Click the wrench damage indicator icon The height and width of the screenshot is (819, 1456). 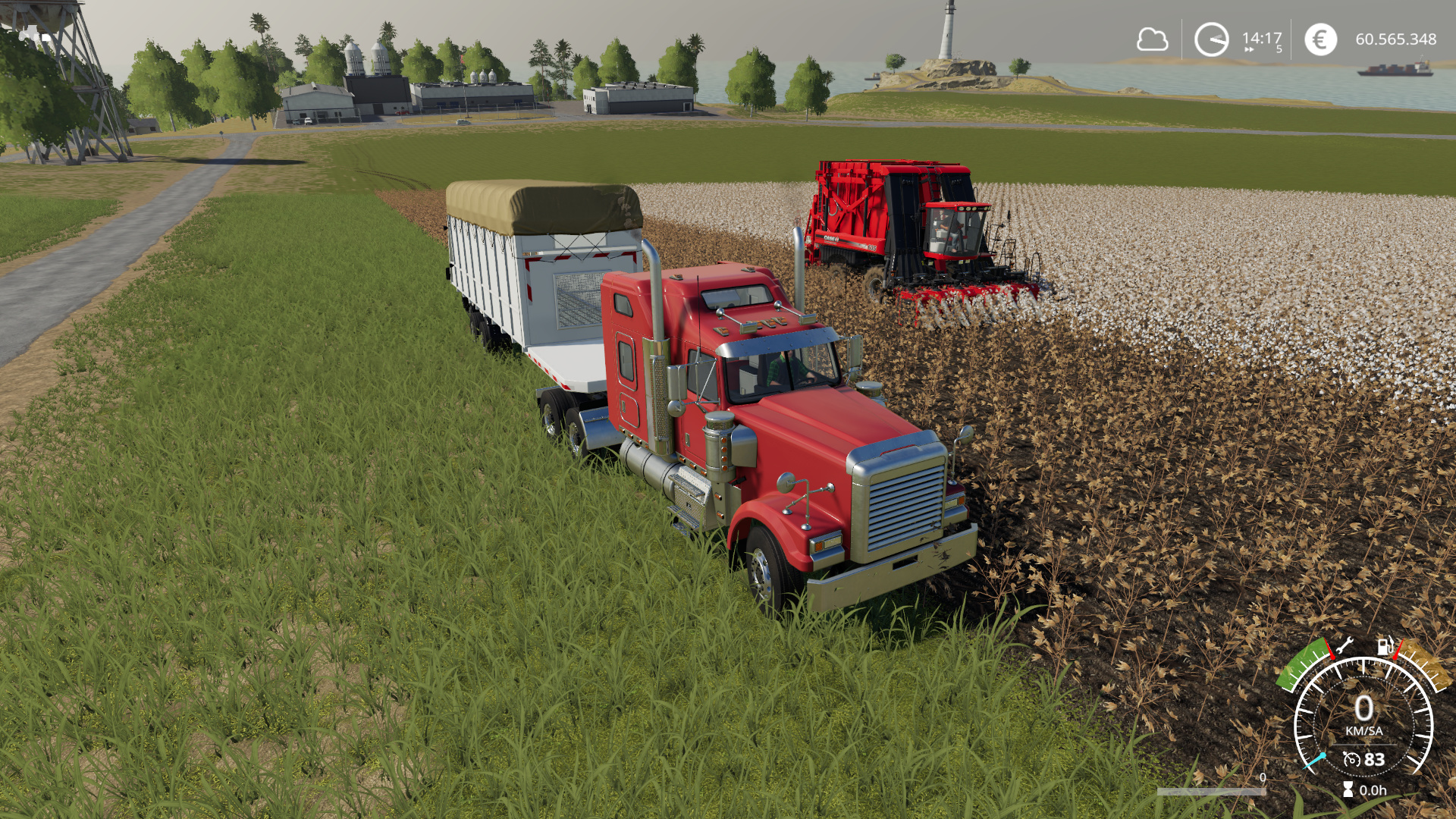coord(1345,647)
